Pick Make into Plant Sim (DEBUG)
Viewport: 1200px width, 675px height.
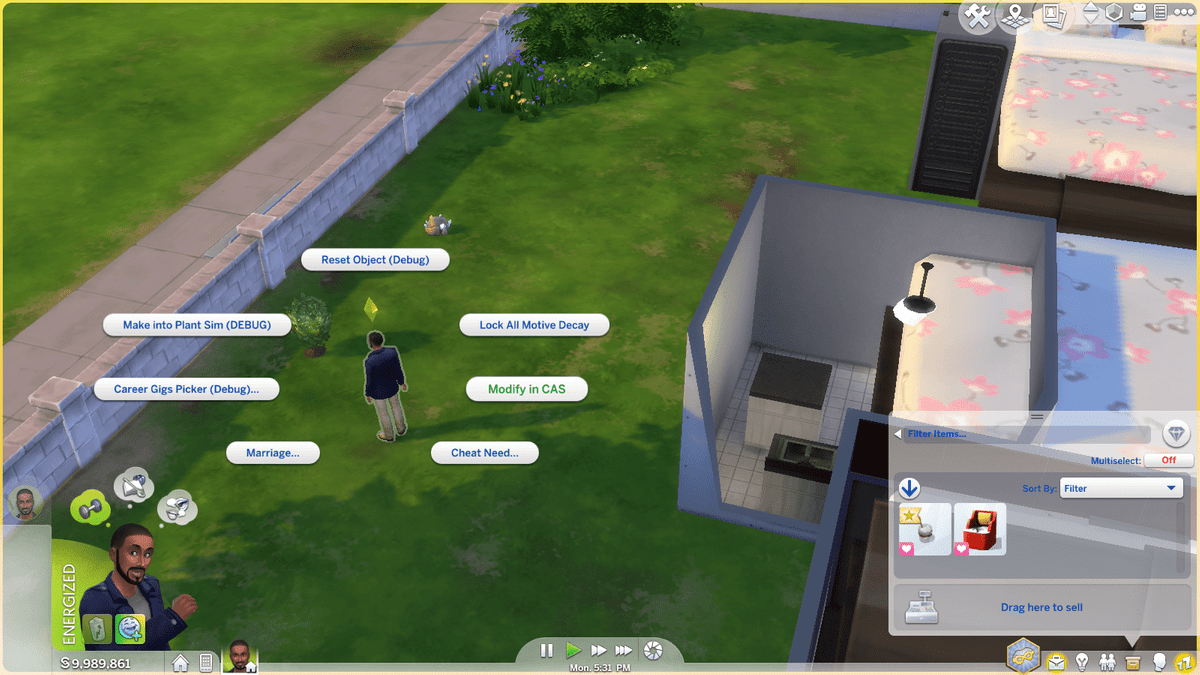[197, 325]
